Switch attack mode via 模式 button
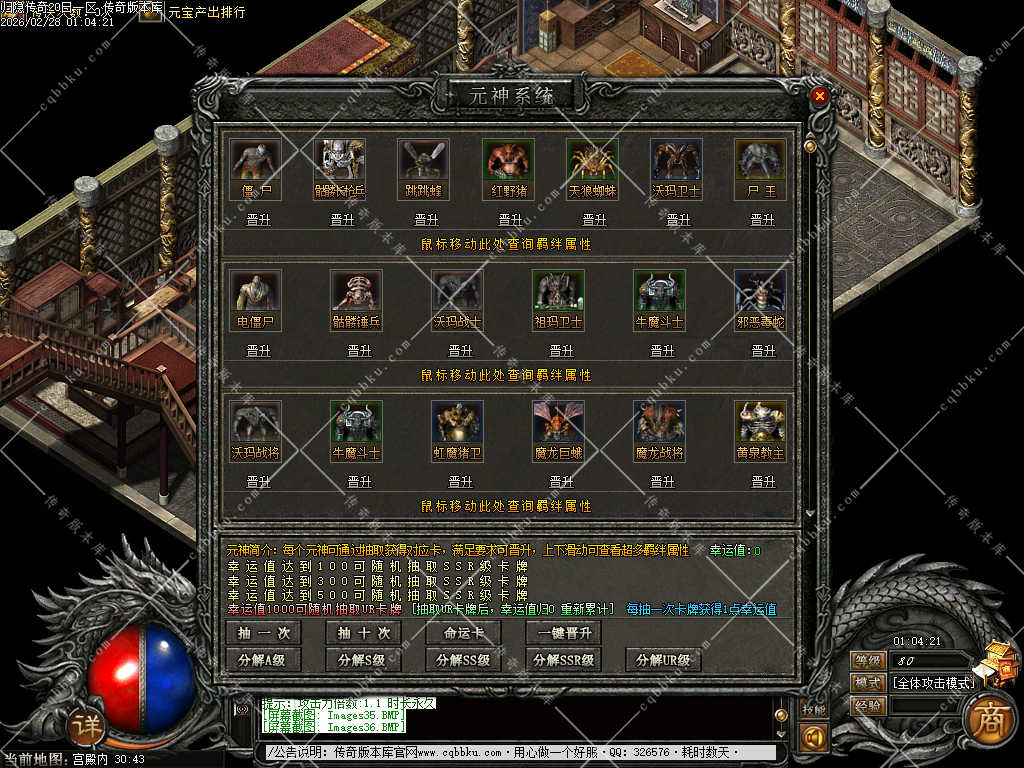The width and height of the screenshot is (1024, 768). [x=867, y=683]
